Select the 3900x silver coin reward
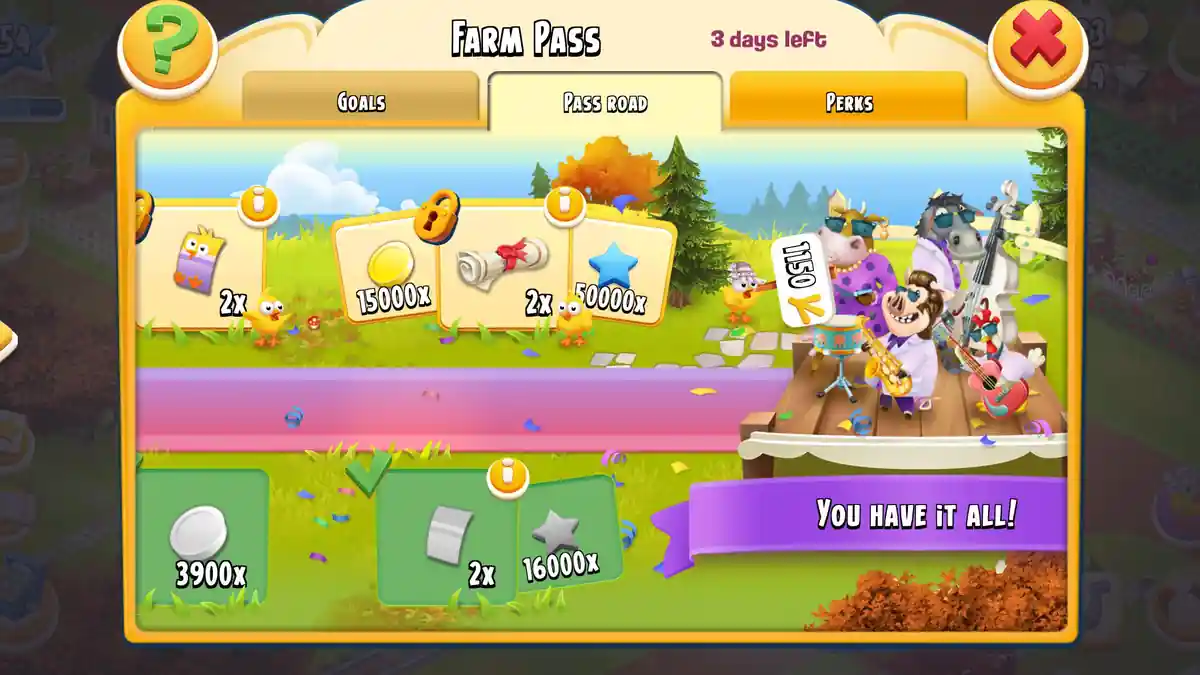Viewport: 1200px width, 675px height. [203, 540]
